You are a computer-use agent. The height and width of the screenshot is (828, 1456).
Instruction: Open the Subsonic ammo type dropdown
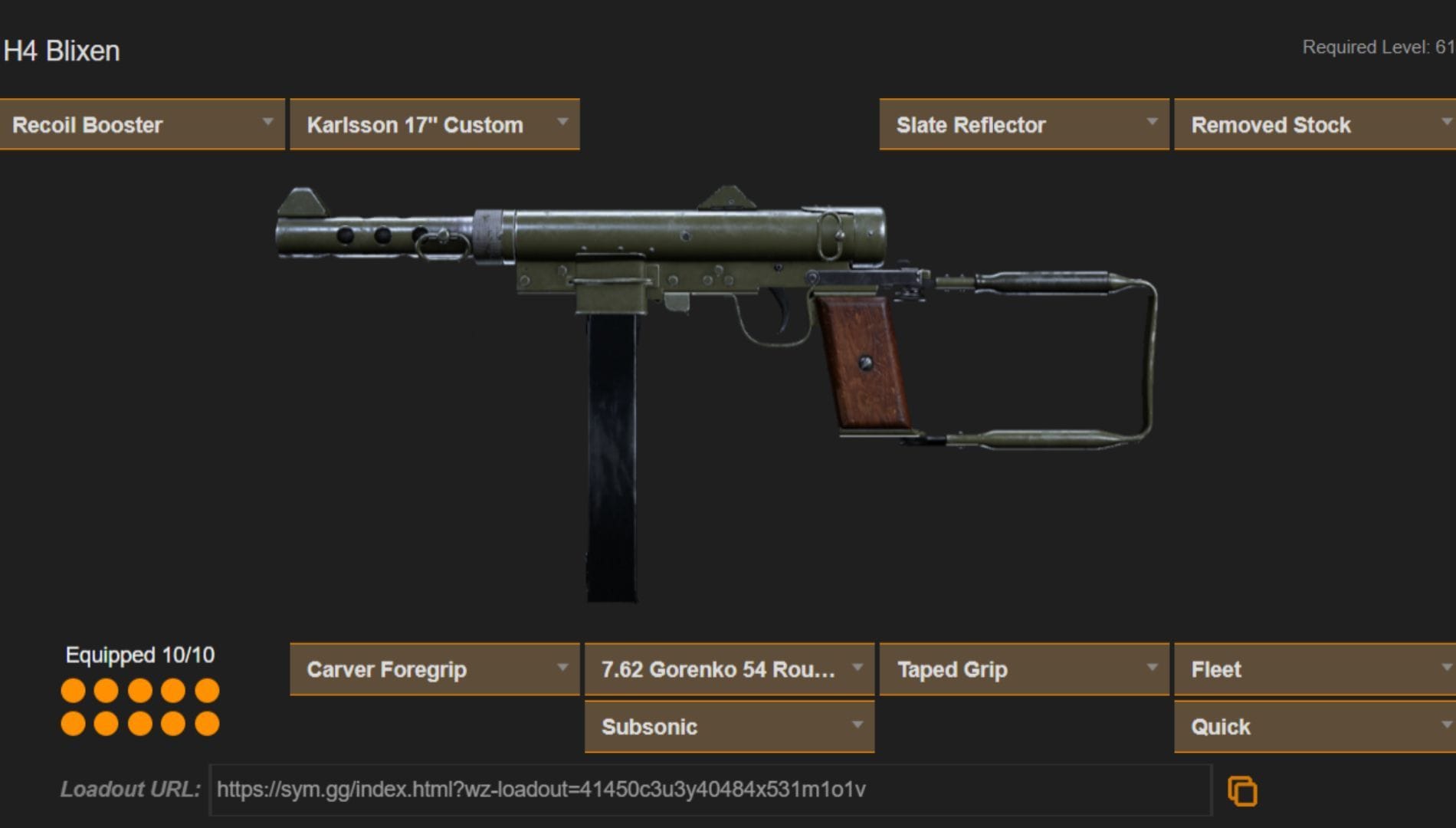pyautogui.click(x=727, y=727)
